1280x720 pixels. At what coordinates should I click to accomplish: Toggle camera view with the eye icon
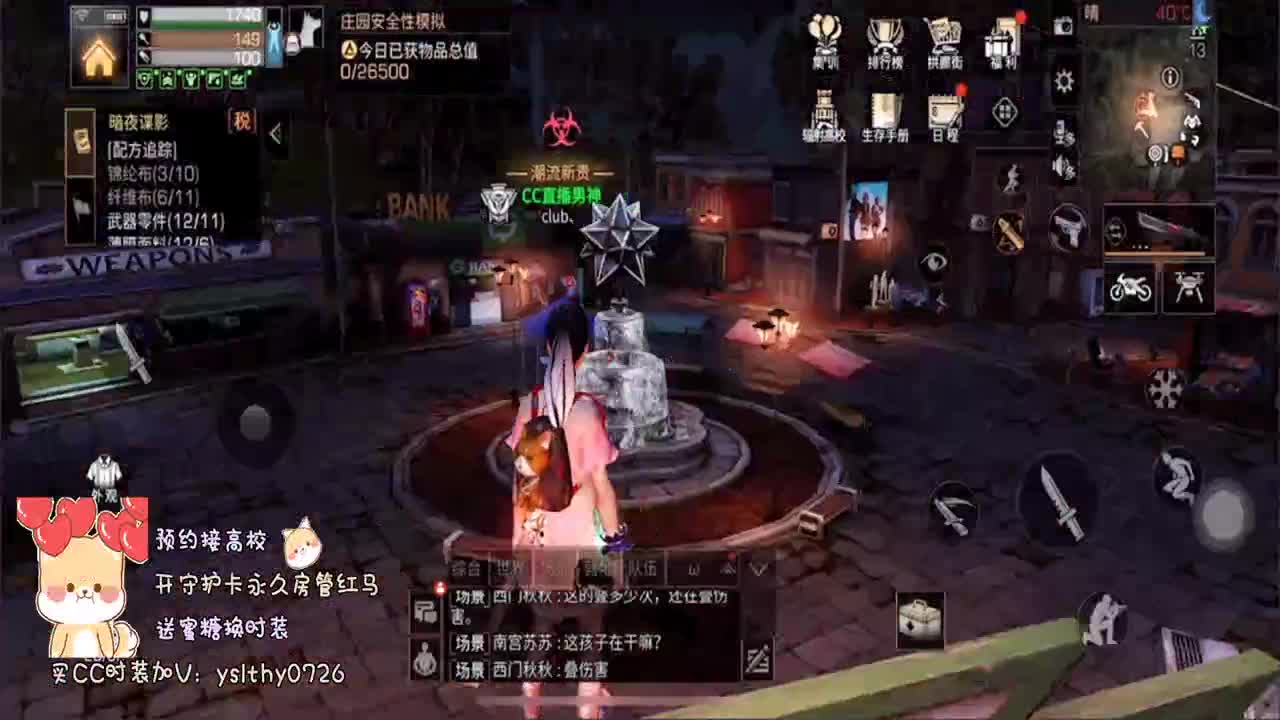pyautogui.click(x=935, y=263)
